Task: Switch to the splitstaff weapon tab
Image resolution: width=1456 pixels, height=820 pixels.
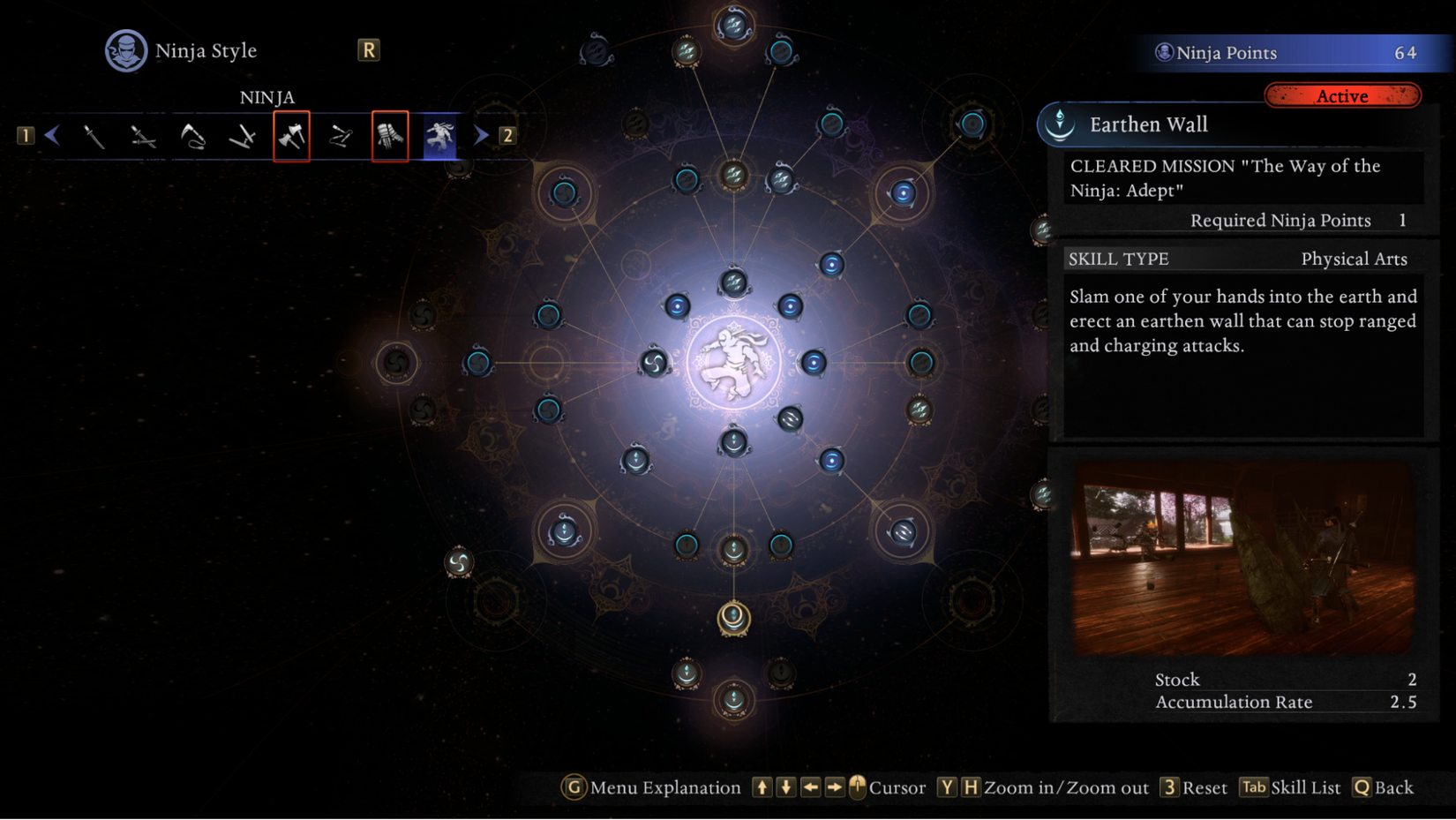Action: [341, 136]
